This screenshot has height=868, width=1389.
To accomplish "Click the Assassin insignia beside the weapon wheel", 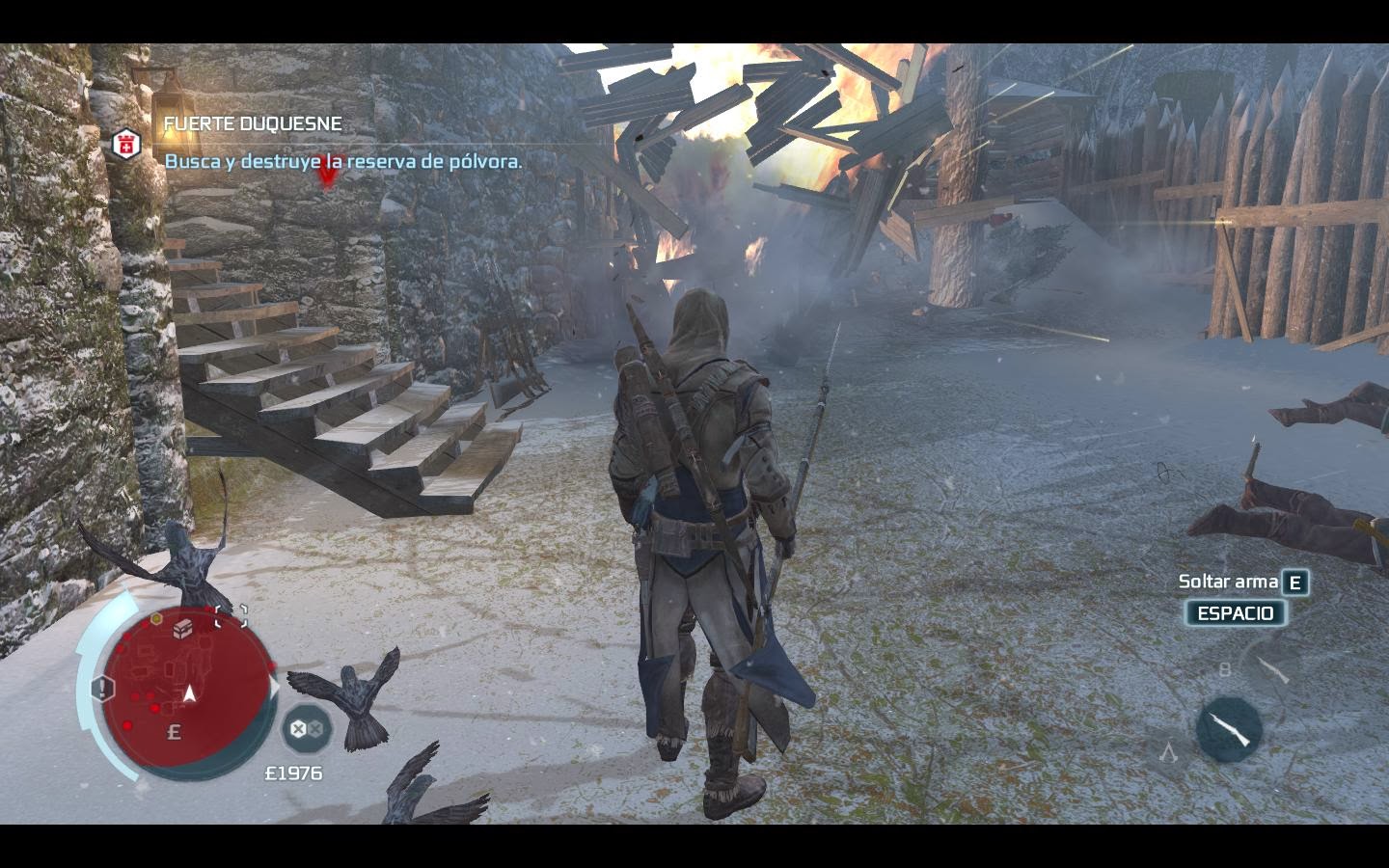I will [1169, 754].
